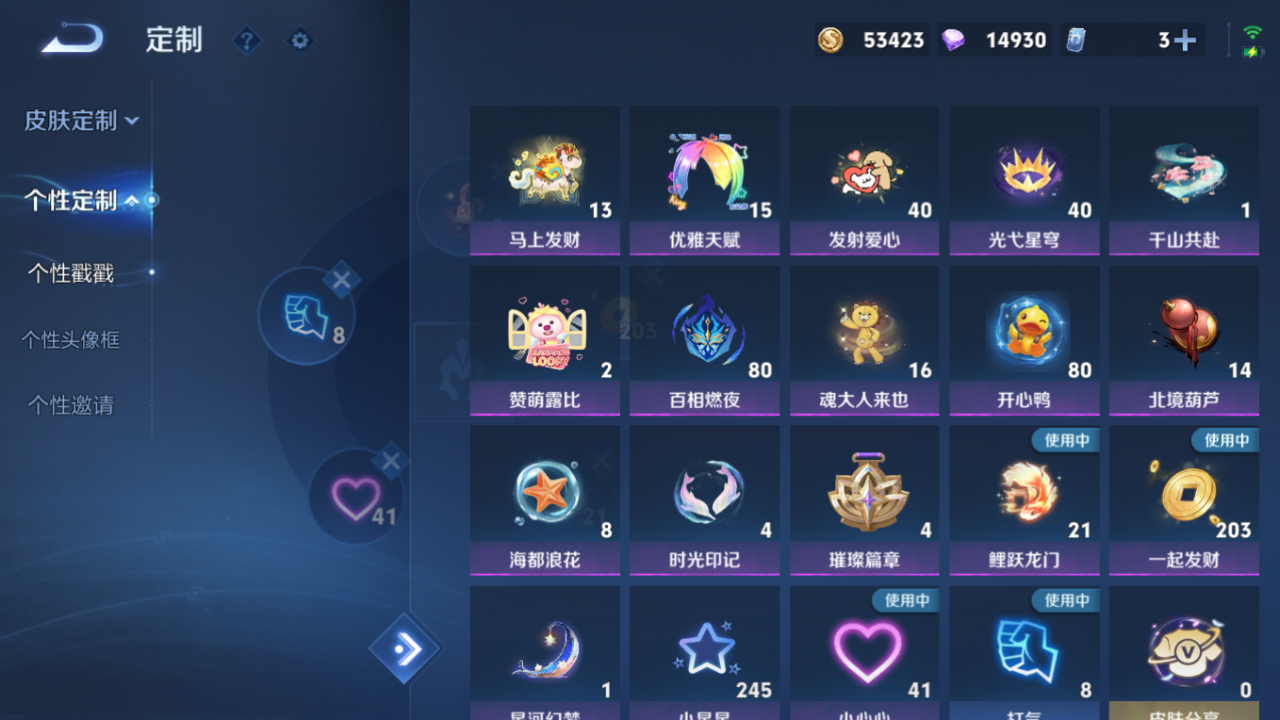Screen dimensions: 1280x720
Task: Select the 马上发财 golden horse sticker
Action: click(x=544, y=180)
